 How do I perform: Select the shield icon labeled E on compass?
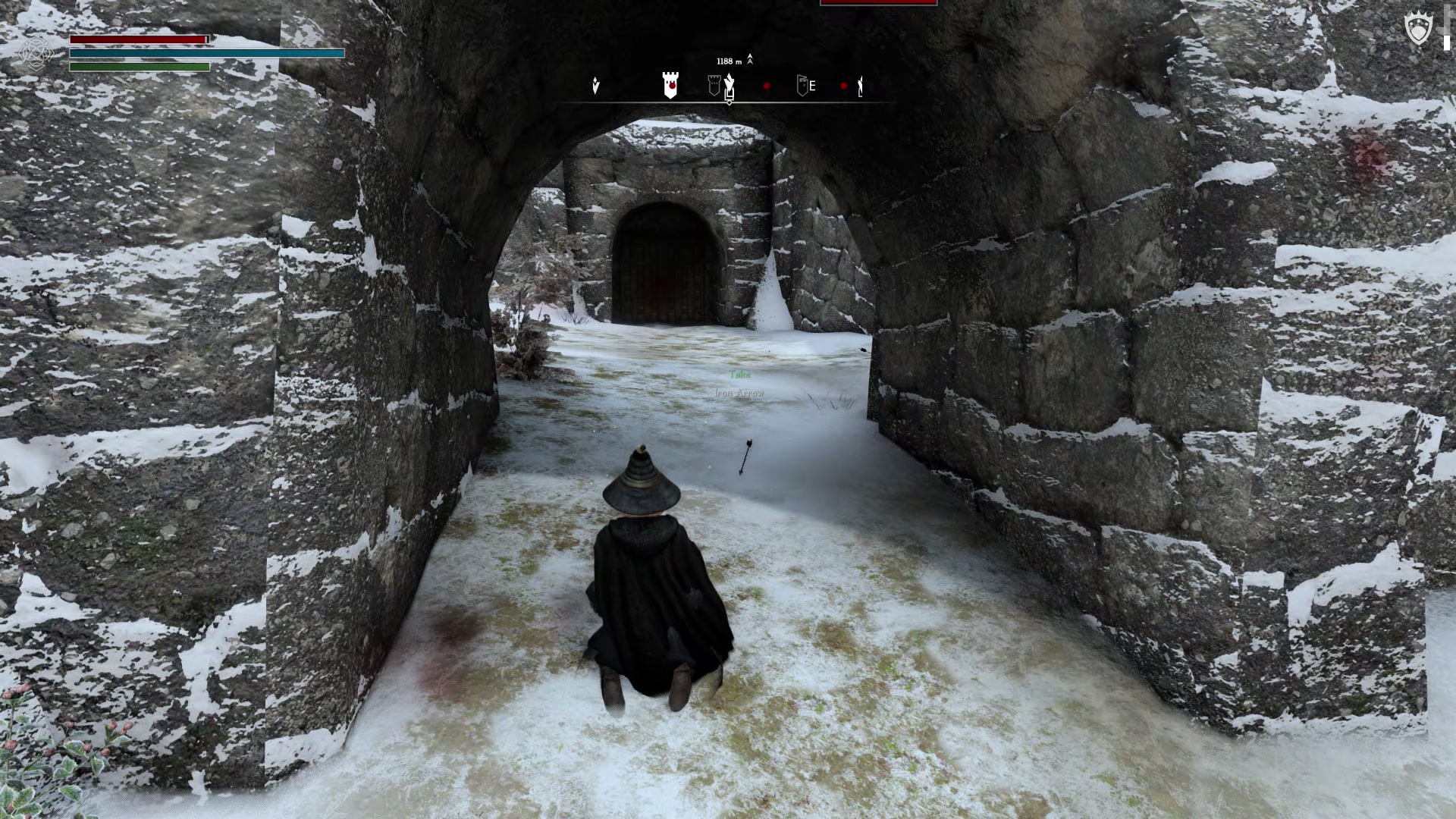tap(804, 86)
